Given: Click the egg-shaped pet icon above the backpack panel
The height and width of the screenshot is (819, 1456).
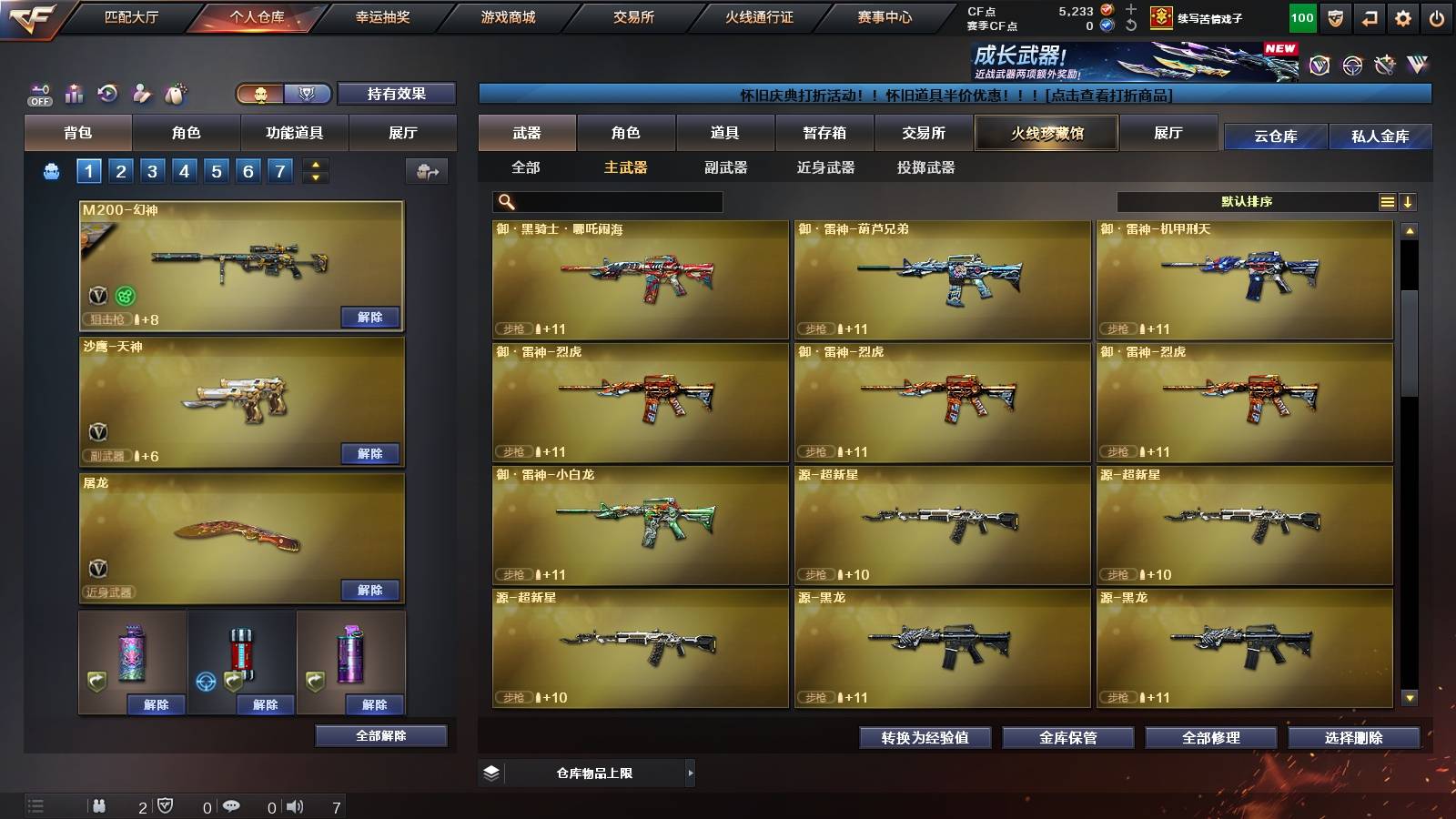Looking at the screenshot, I should click(176, 94).
